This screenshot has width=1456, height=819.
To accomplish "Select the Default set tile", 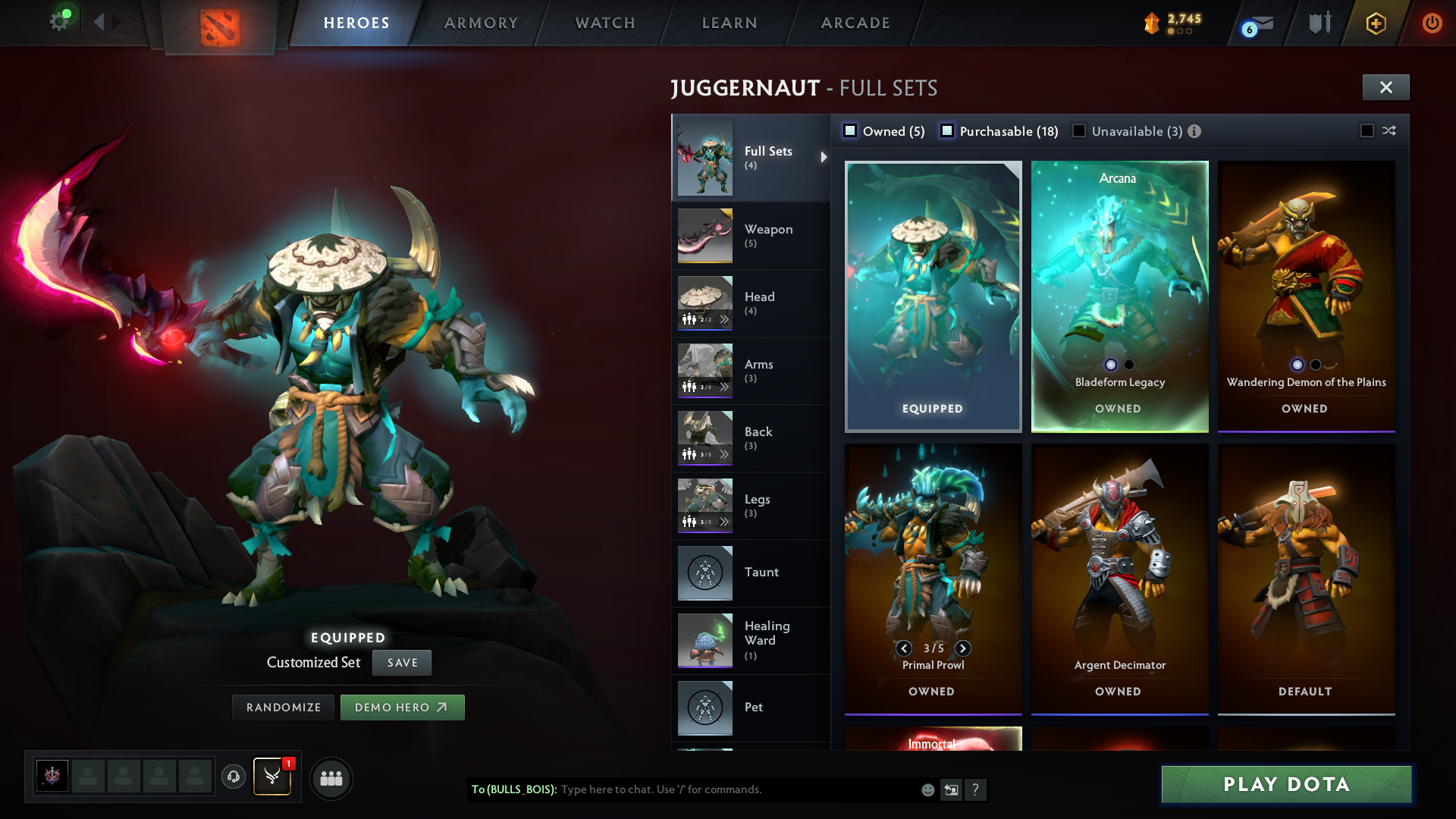I will click(x=1306, y=579).
